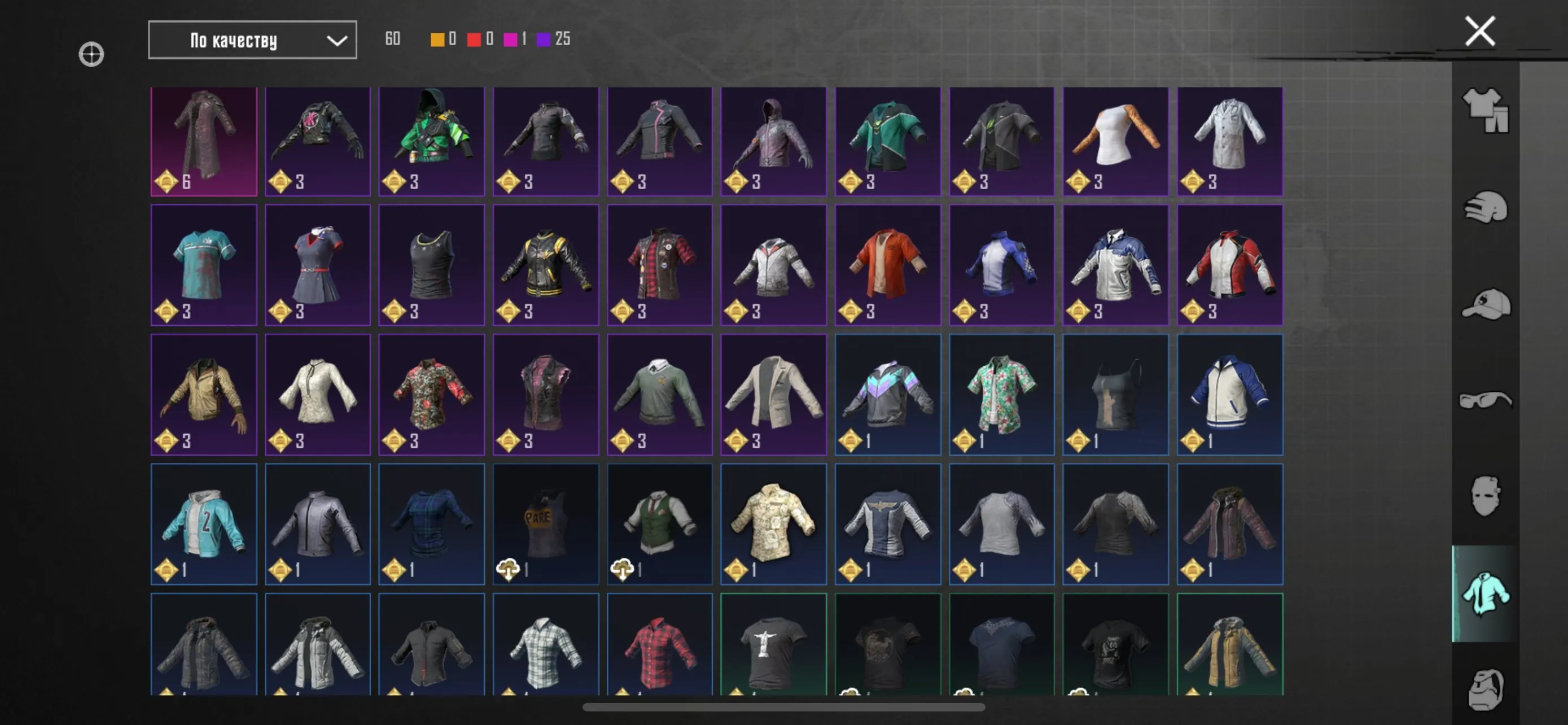Image resolution: width=1568 pixels, height=725 pixels.
Task: Open the full outfit set category
Action: 1485,112
